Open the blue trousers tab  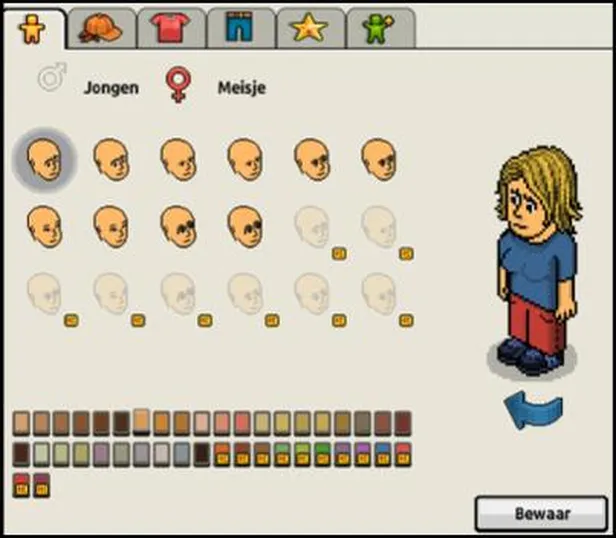point(240,29)
